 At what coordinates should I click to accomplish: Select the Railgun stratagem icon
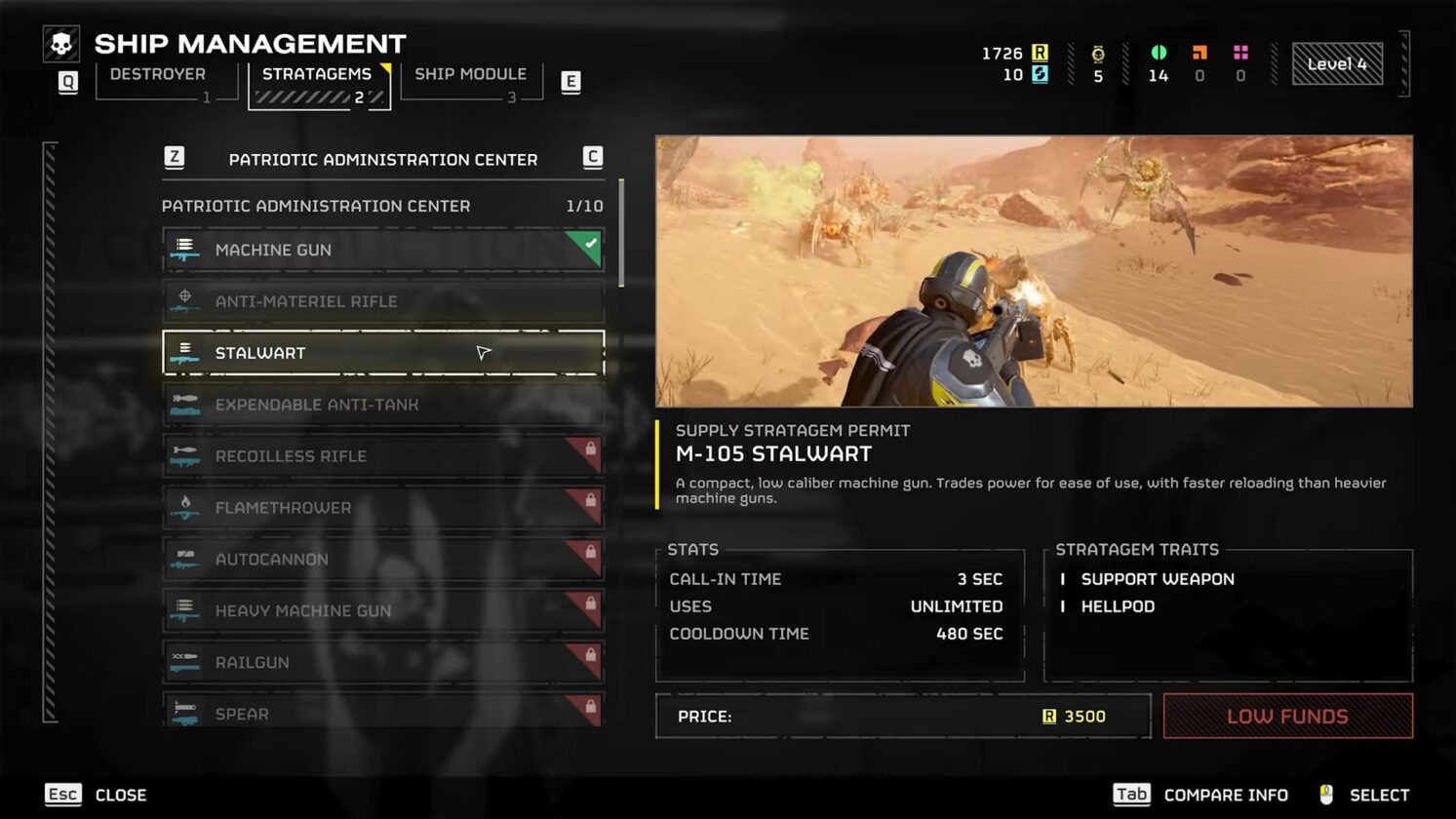[185, 662]
